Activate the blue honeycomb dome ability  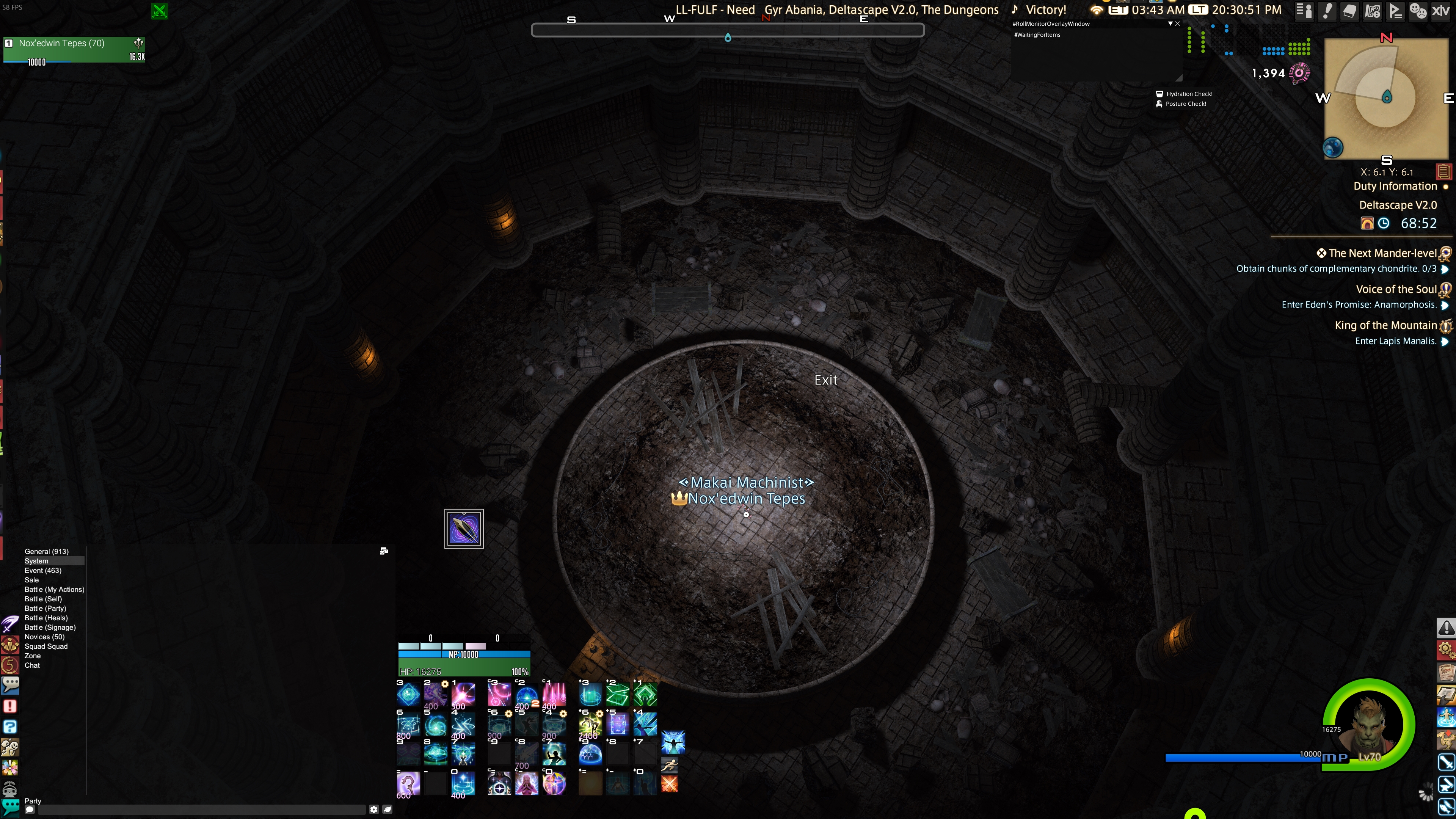click(590, 754)
